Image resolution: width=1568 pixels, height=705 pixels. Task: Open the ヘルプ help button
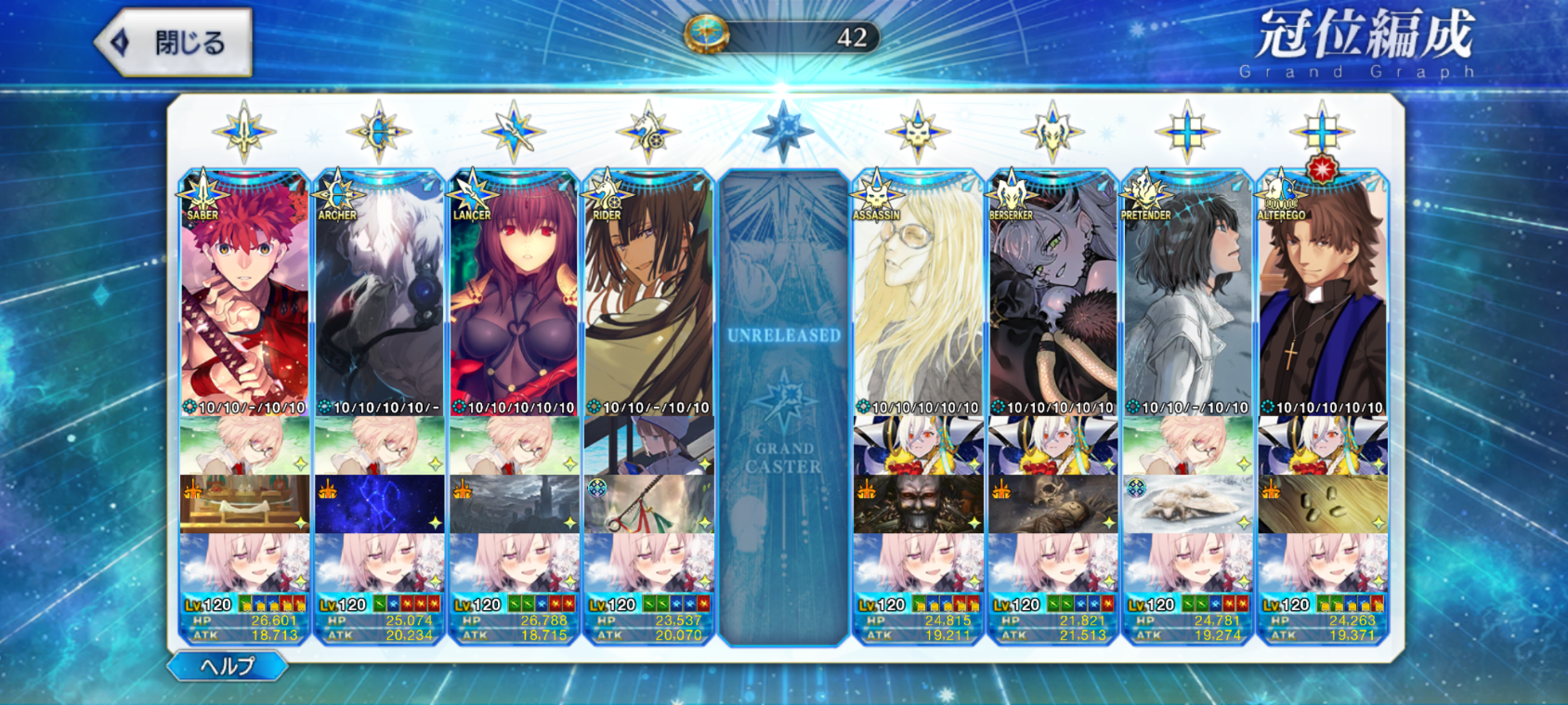pos(227,665)
